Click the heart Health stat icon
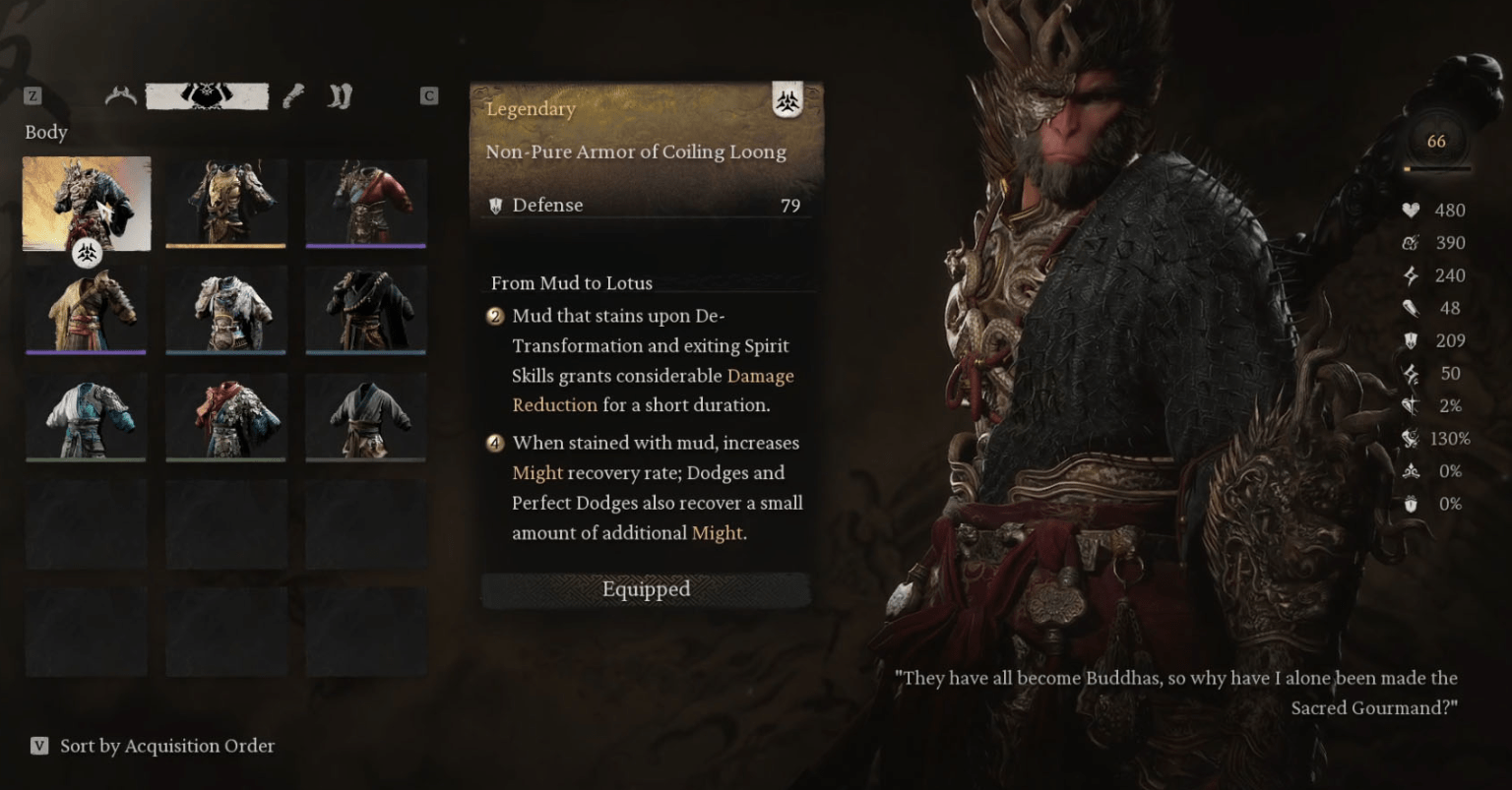The width and height of the screenshot is (1512, 790). [x=1412, y=210]
